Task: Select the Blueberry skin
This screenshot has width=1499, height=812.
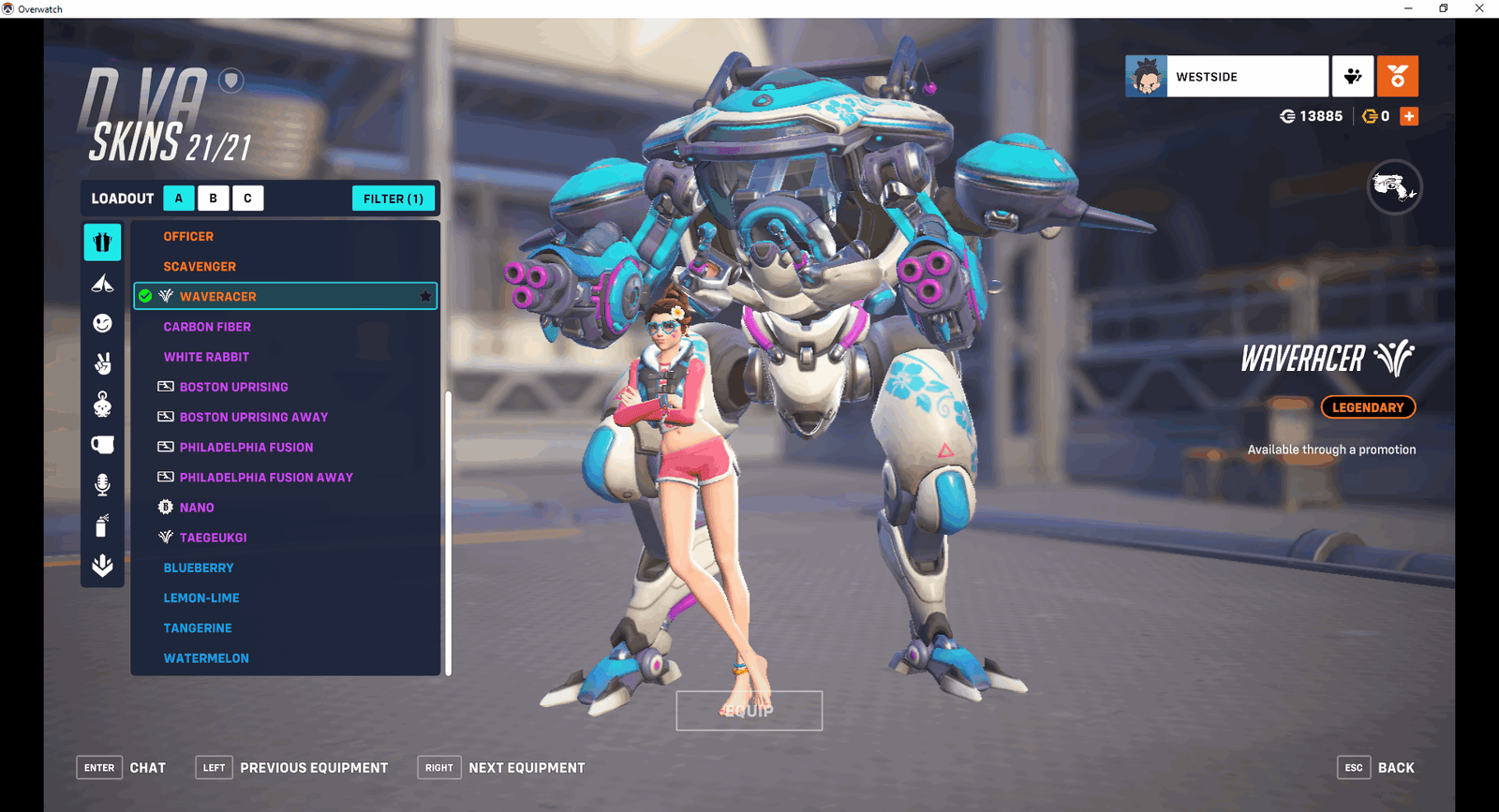Action: (x=199, y=568)
